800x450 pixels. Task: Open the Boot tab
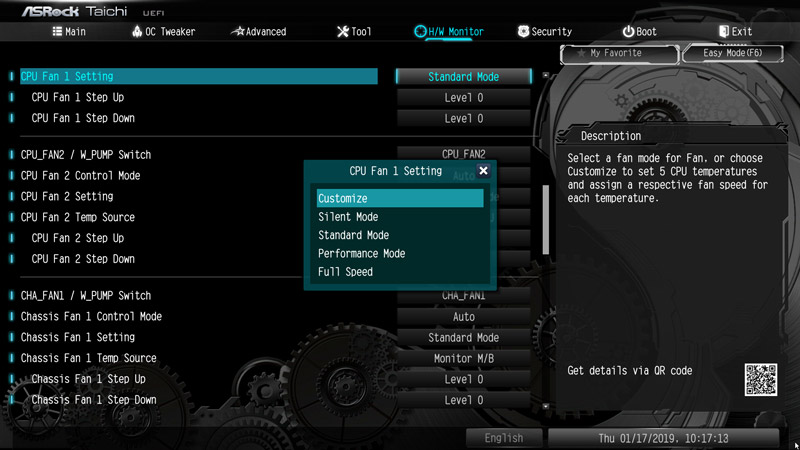coord(639,32)
